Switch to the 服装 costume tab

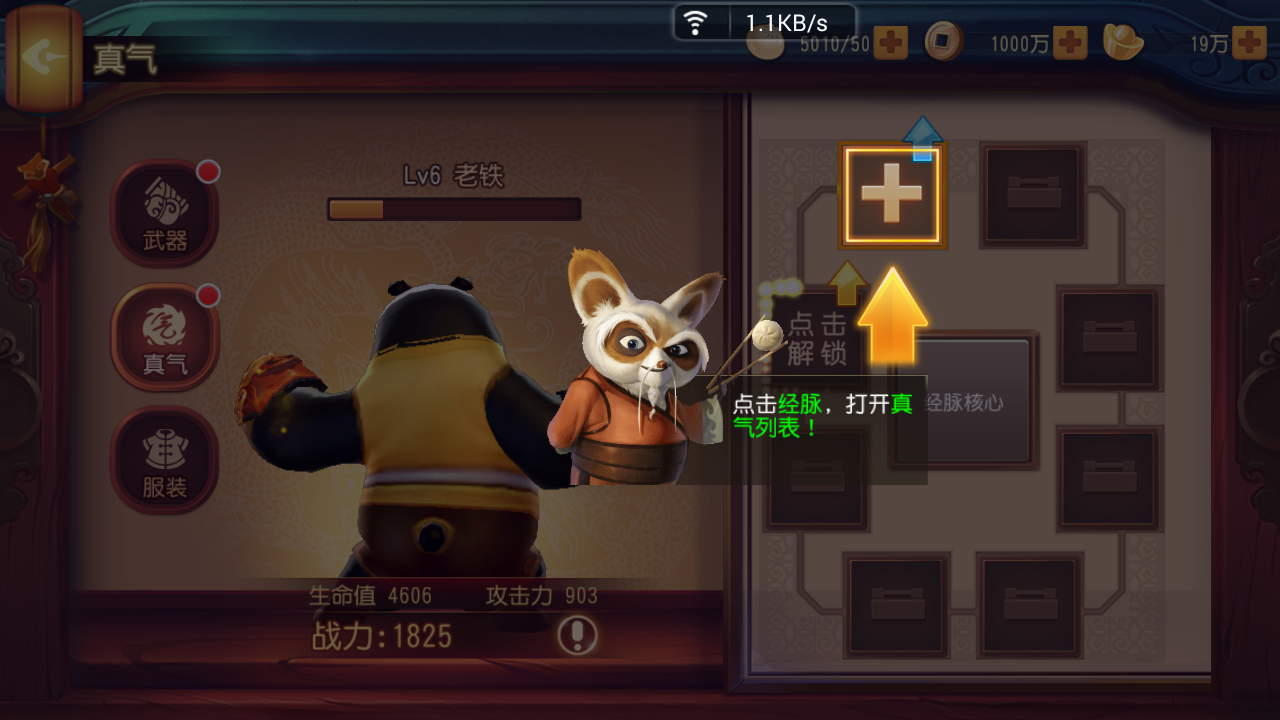coord(165,461)
